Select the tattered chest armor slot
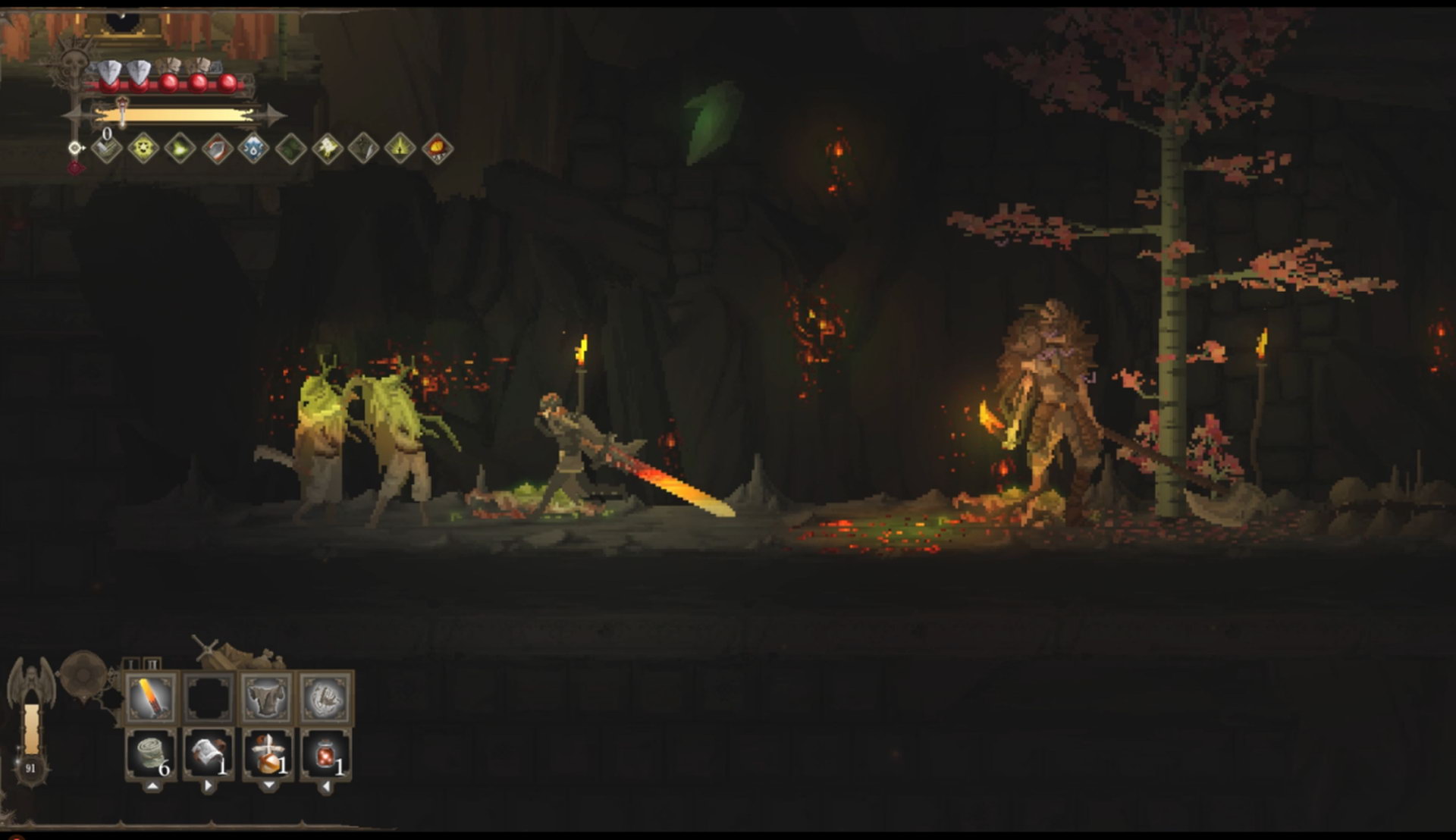1456x840 pixels. point(266,697)
